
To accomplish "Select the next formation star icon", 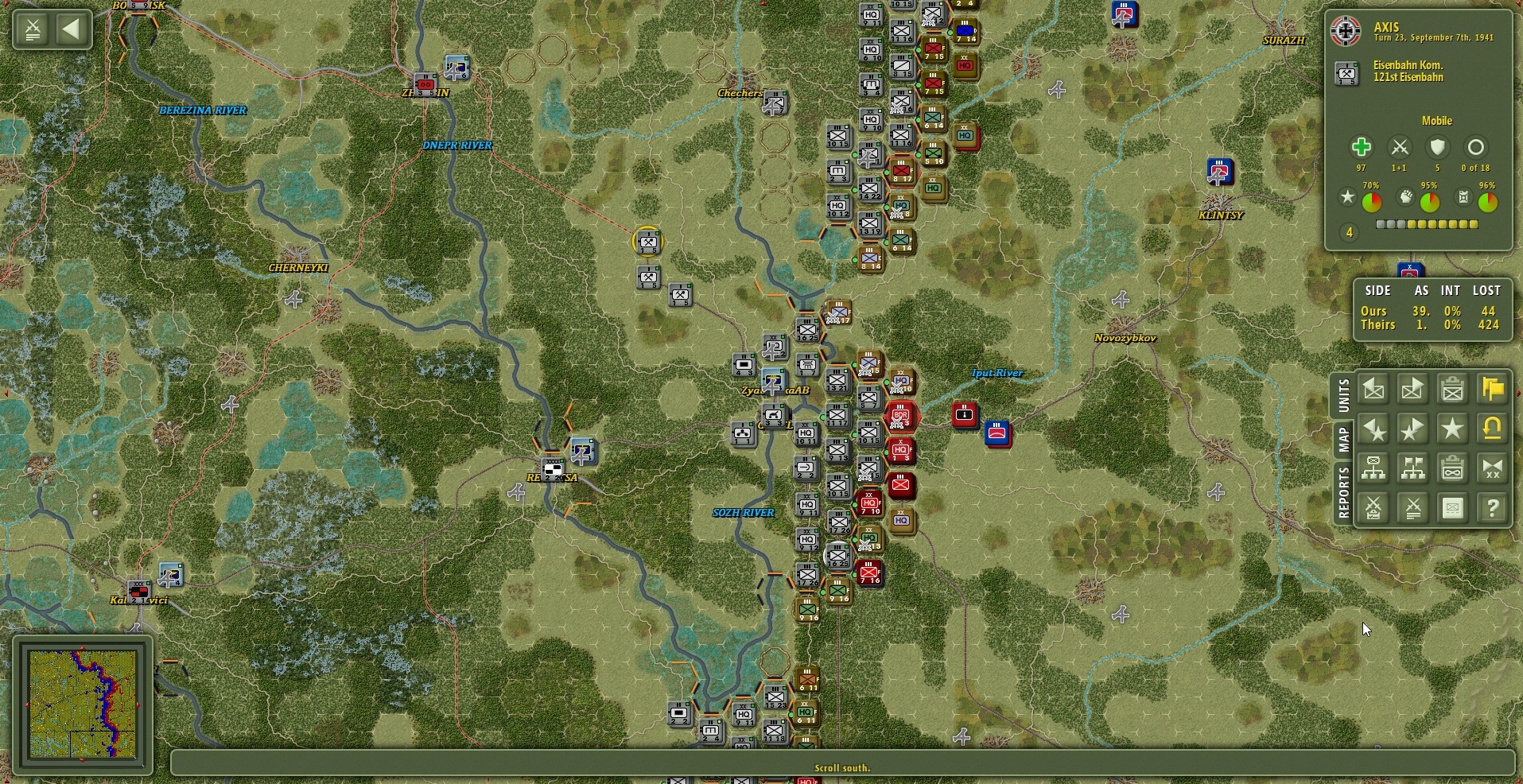I will tap(1413, 429).
